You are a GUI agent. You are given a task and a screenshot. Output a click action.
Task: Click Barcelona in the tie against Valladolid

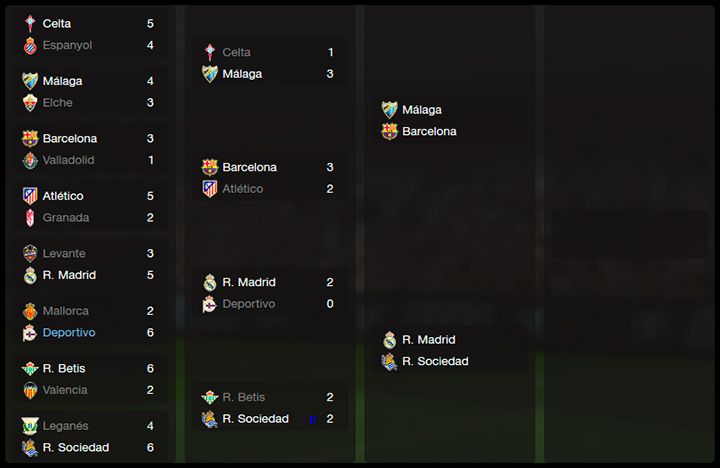pos(69,139)
